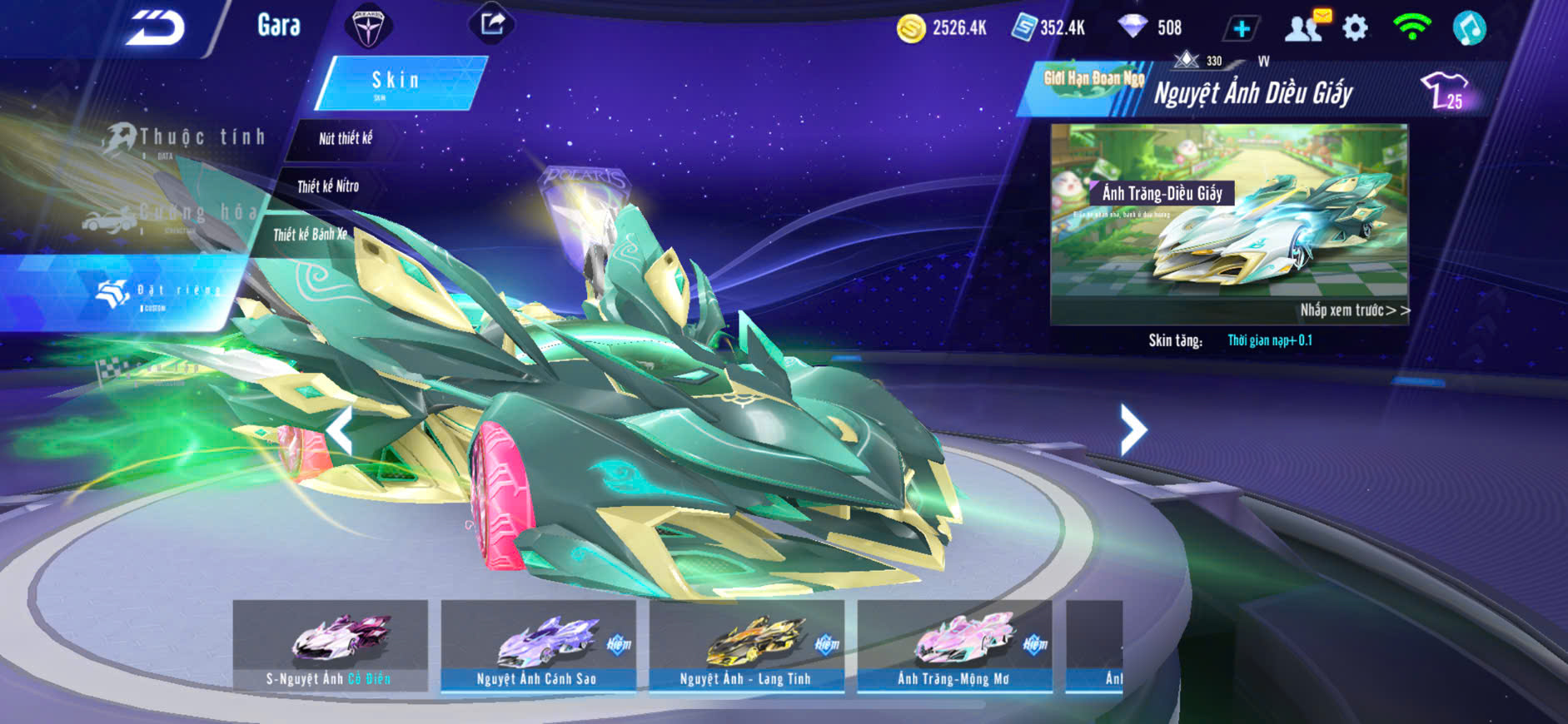Select the Nguyệt Ảnh Cánh Sao skin
The width and height of the screenshot is (1568, 724).
[x=538, y=645]
